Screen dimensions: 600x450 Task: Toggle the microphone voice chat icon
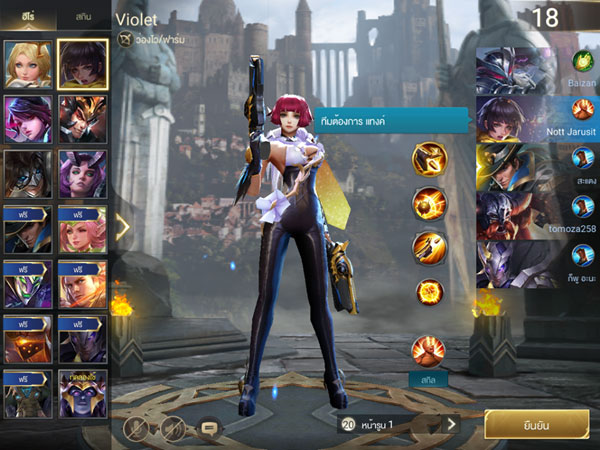136,427
